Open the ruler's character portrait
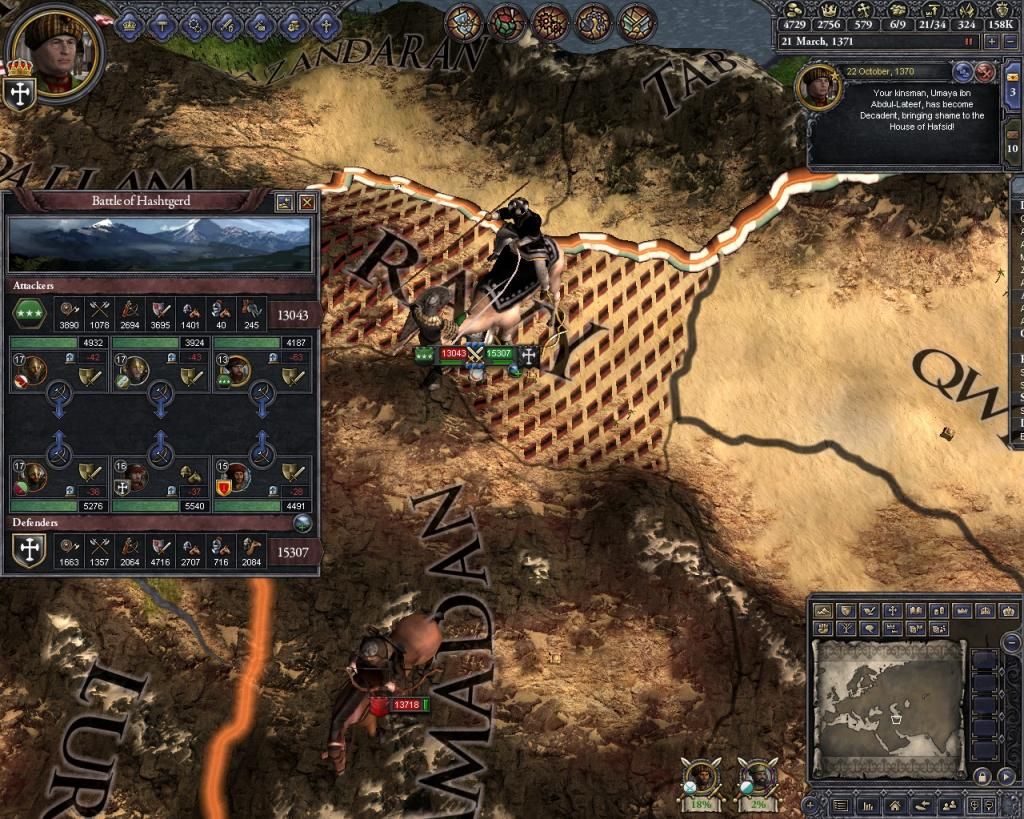Image resolution: width=1024 pixels, height=819 pixels. 57,49
